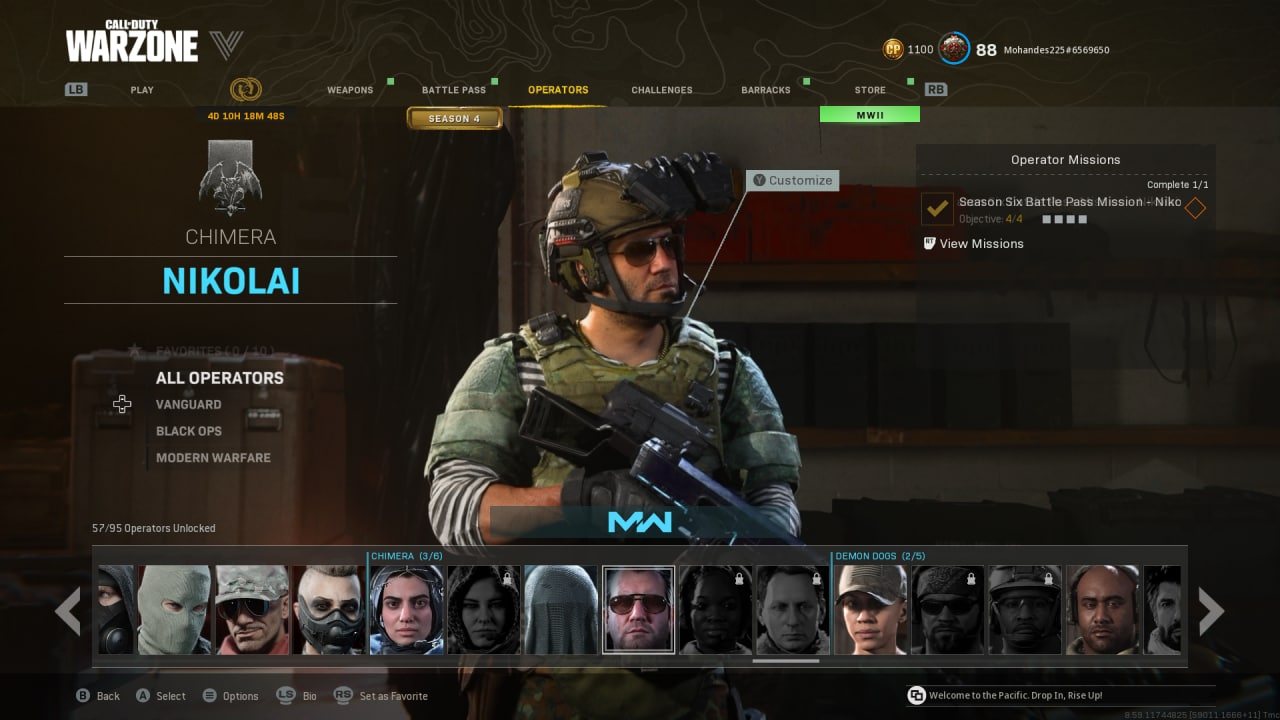Select Nikolai's portrait in the operator carousel
Image resolution: width=1280 pixels, height=720 pixels.
click(638, 610)
